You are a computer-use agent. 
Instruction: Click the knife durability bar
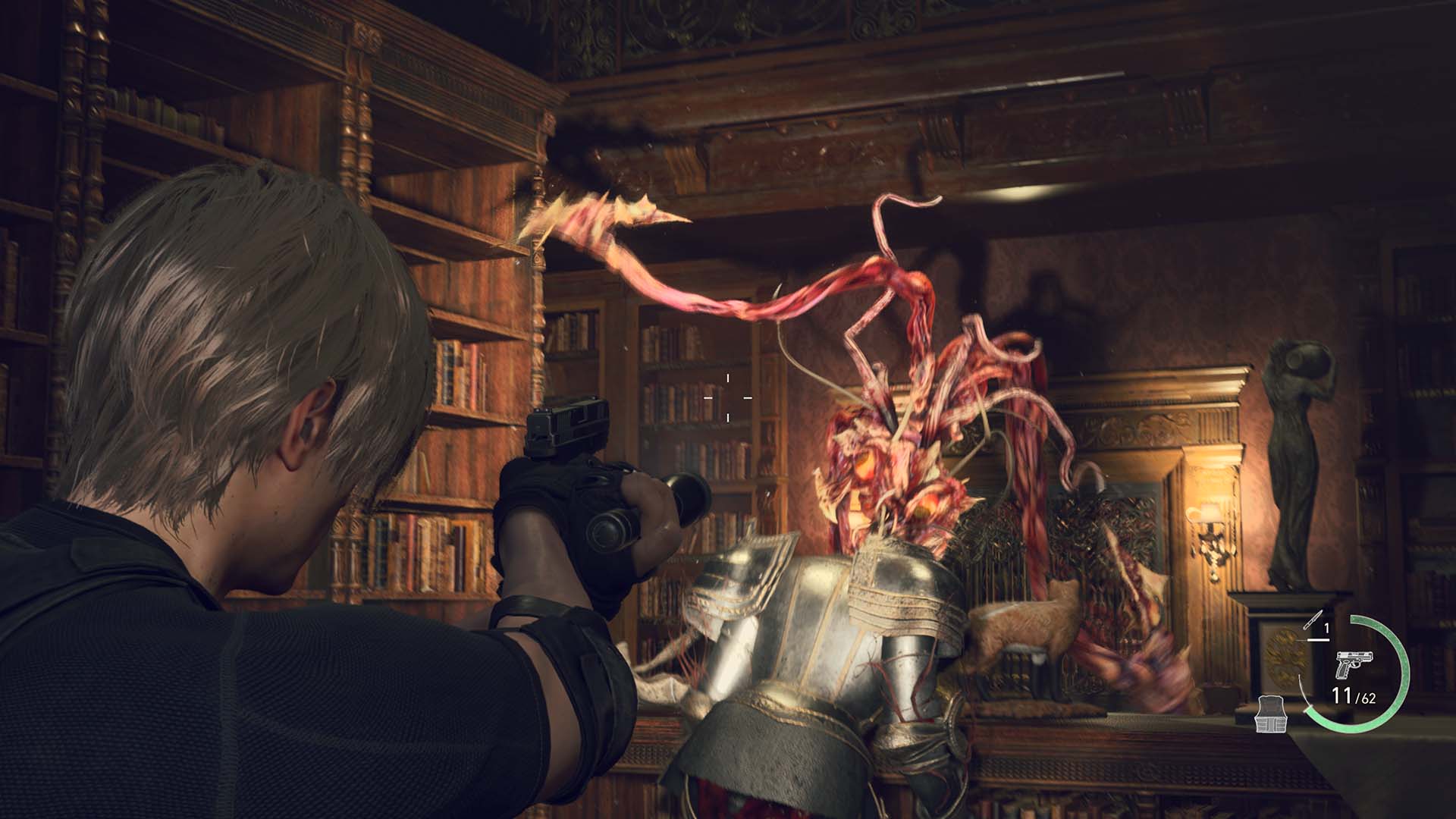point(1317,639)
